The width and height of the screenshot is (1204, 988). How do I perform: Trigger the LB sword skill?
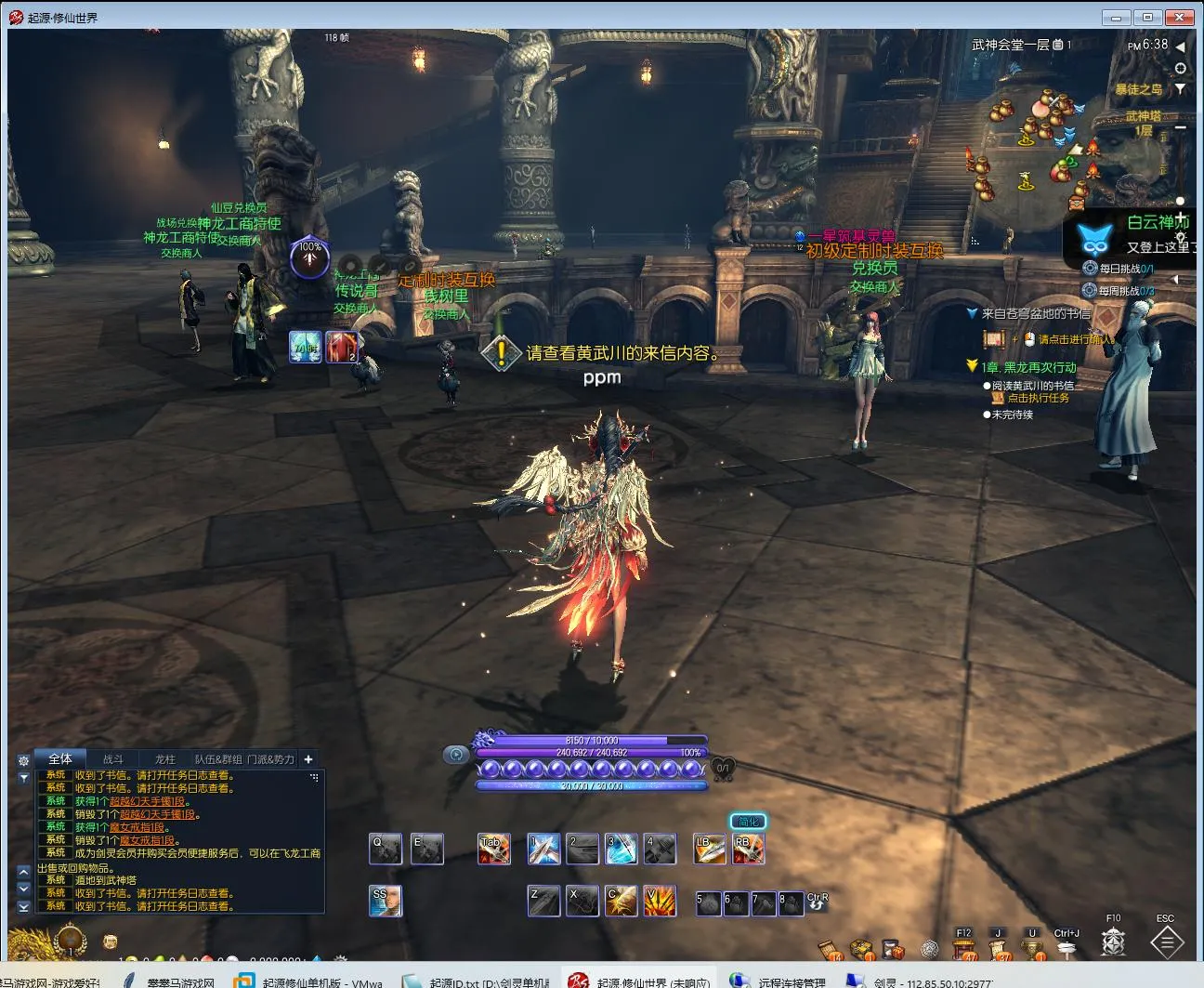click(709, 849)
